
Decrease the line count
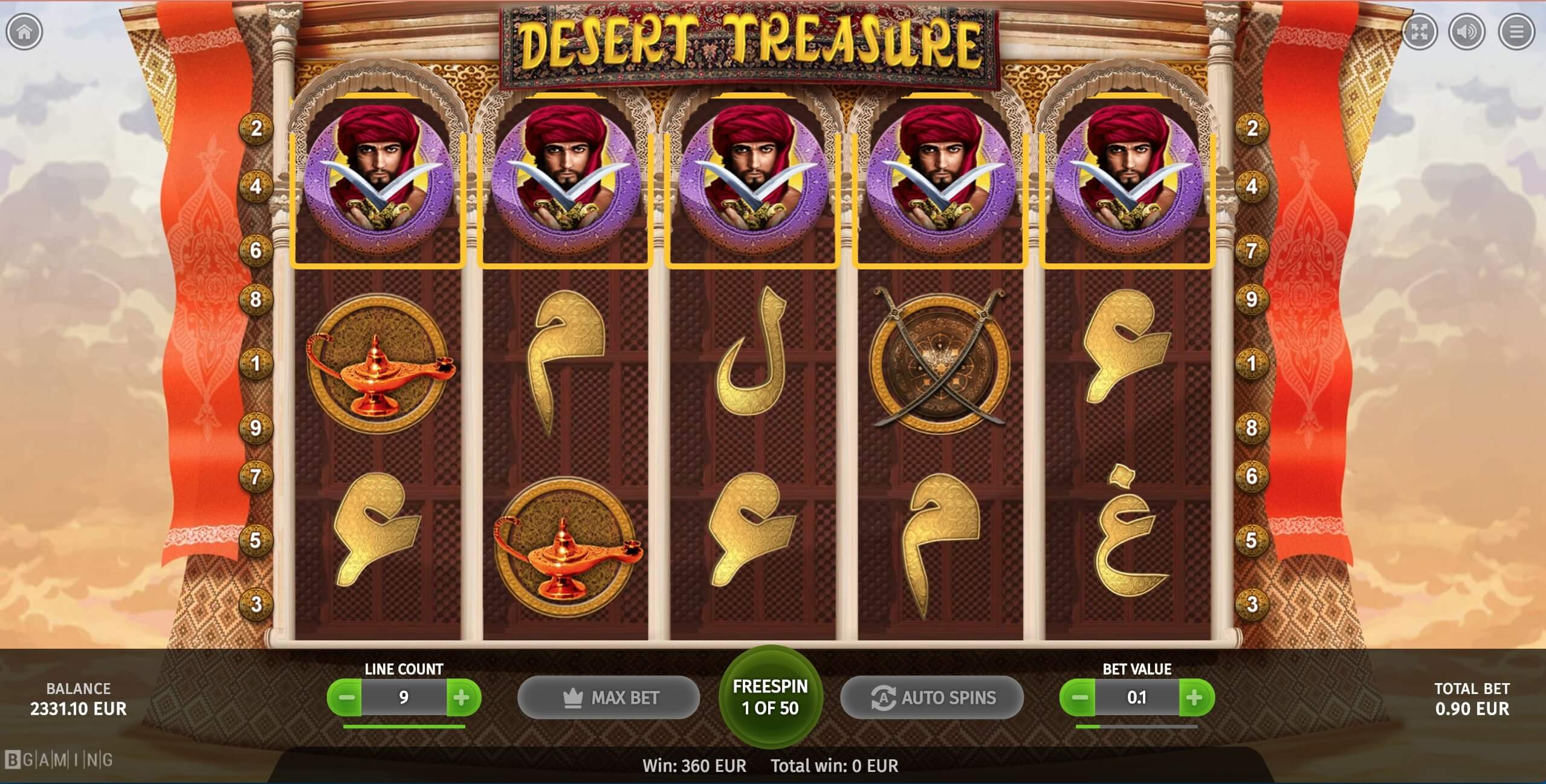[346, 698]
